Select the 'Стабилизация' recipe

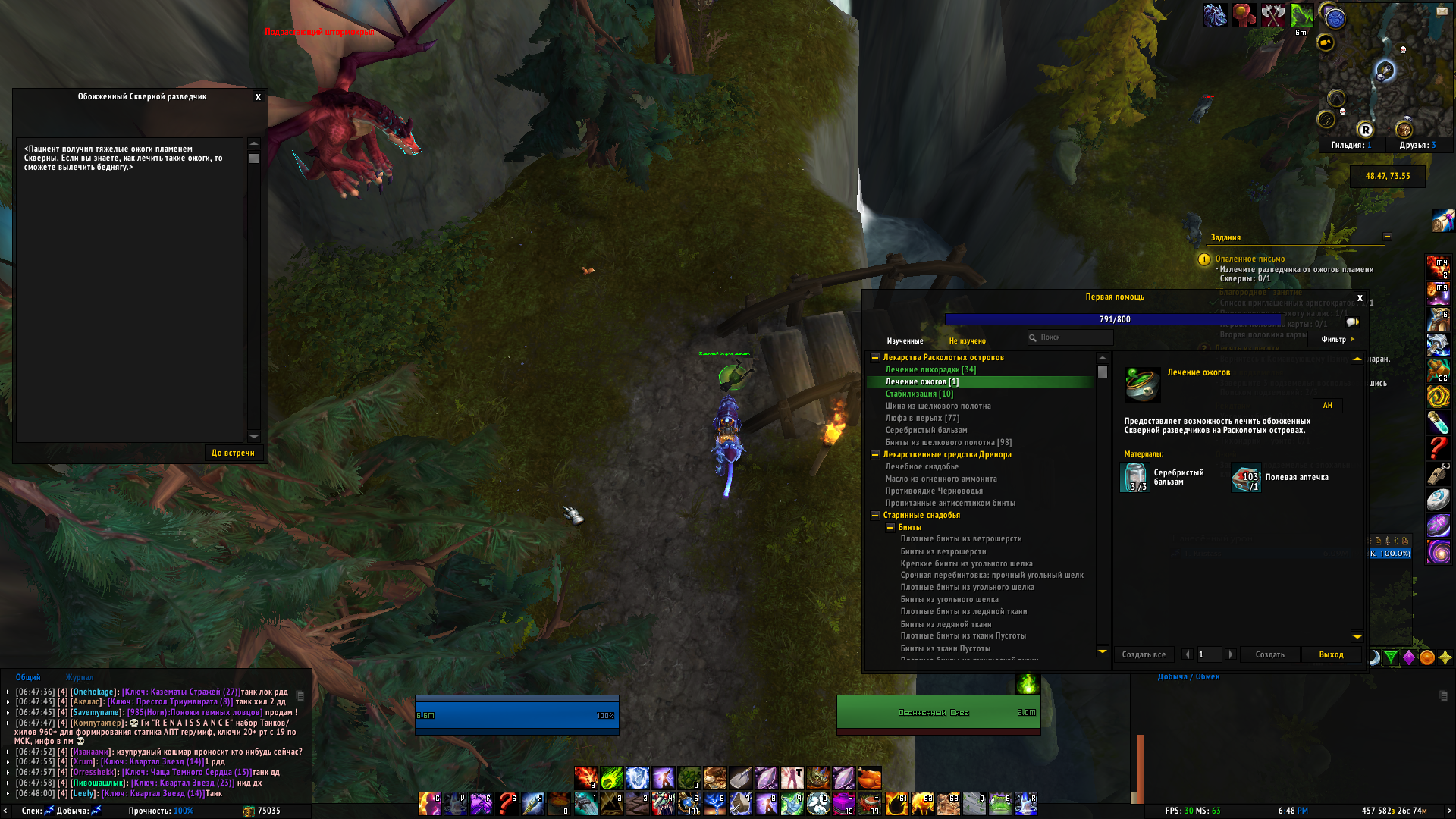pos(919,394)
